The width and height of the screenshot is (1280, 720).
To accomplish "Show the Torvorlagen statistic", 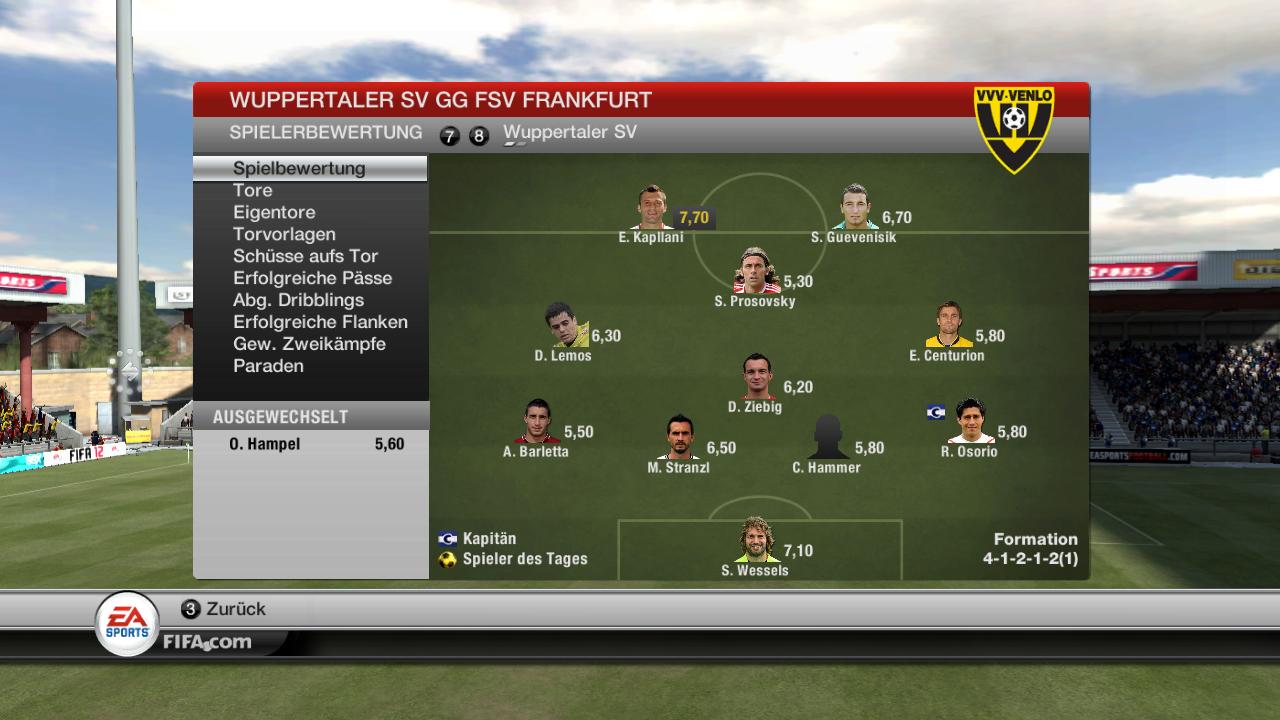I will coord(284,234).
